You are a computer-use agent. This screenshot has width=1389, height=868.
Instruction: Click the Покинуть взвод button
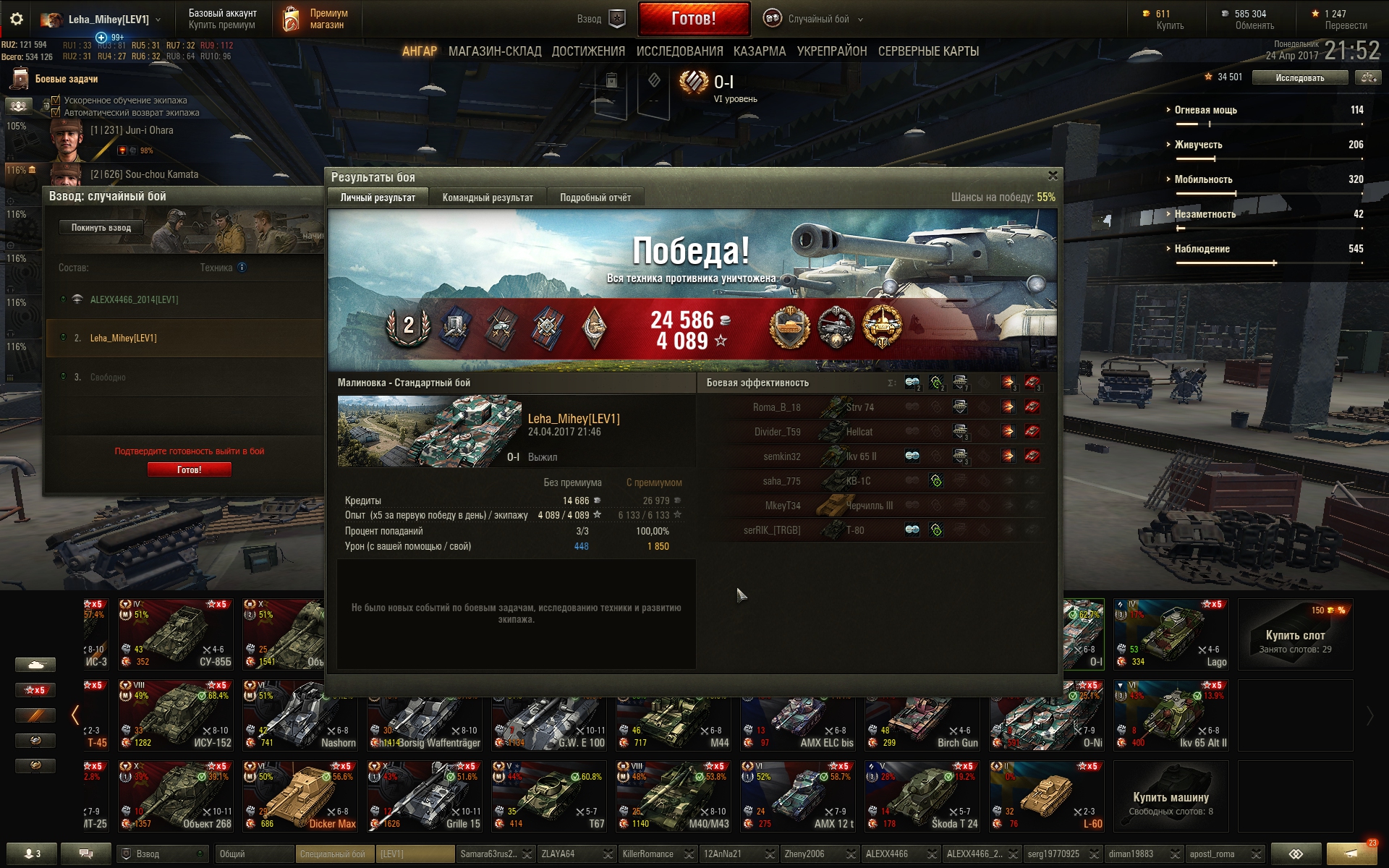click(101, 228)
